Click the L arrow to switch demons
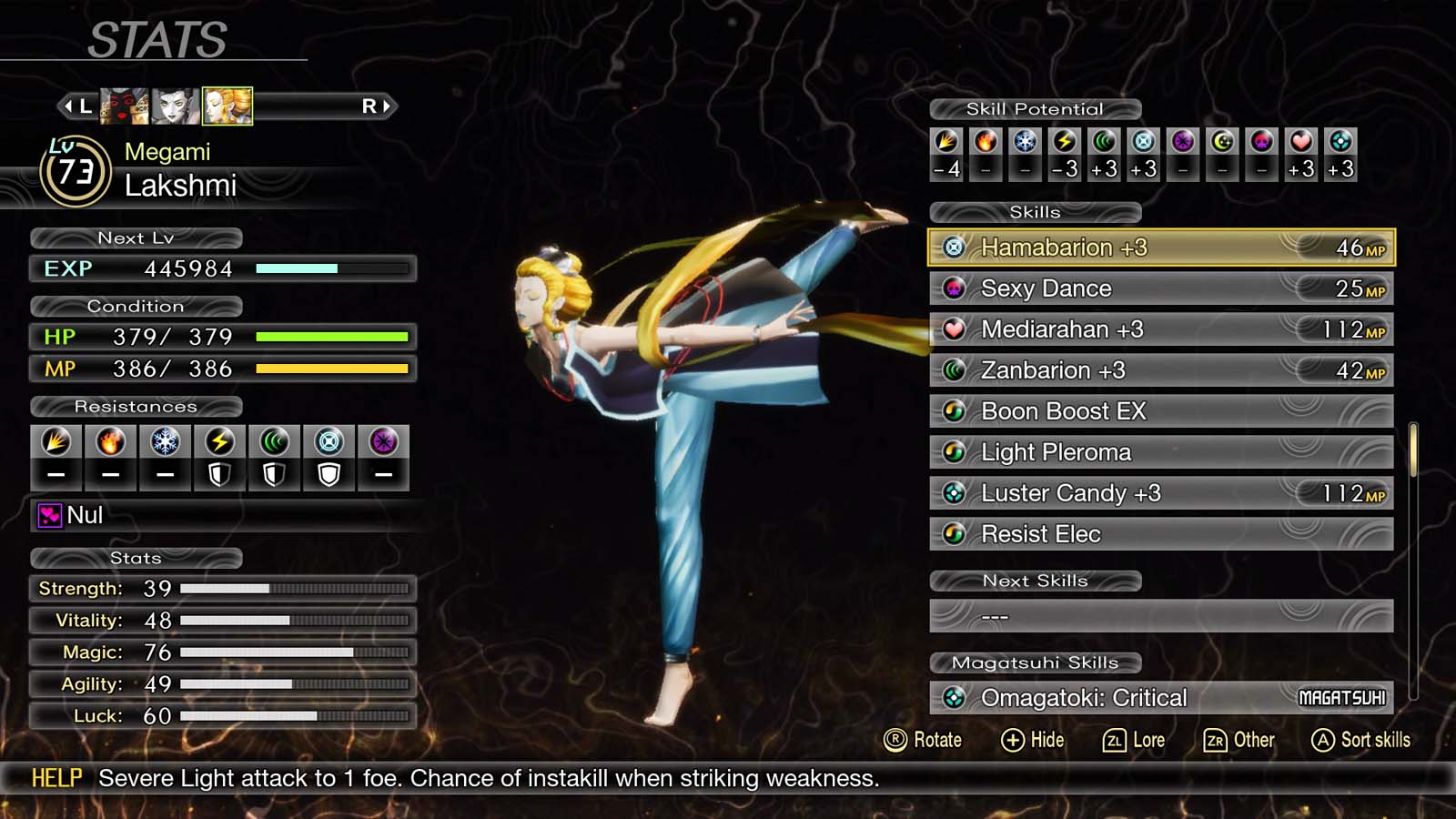This screenshot has height=819, width=1456. click(x=78, y=106)
